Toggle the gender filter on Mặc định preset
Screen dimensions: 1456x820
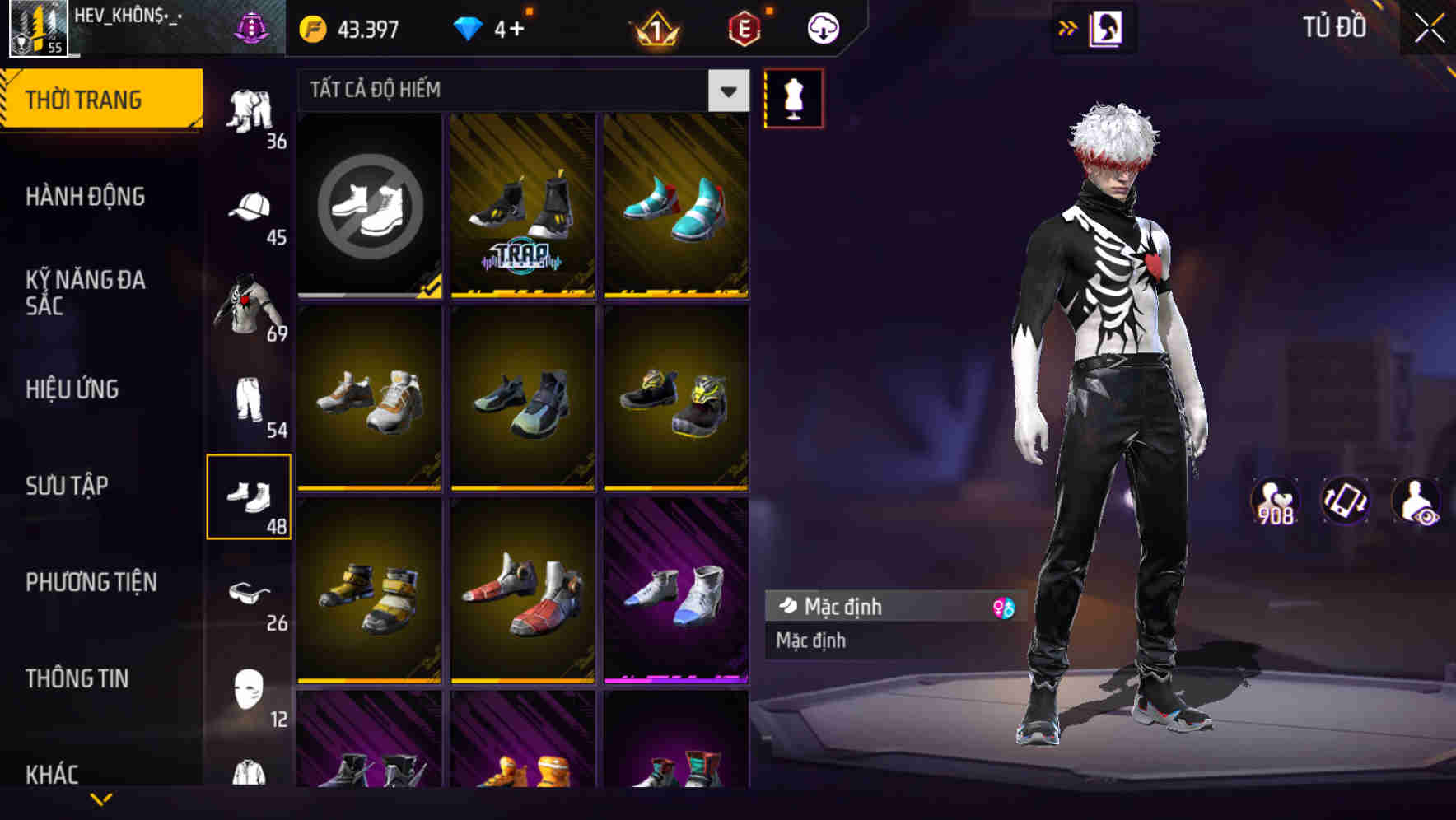coord(1004,607)
